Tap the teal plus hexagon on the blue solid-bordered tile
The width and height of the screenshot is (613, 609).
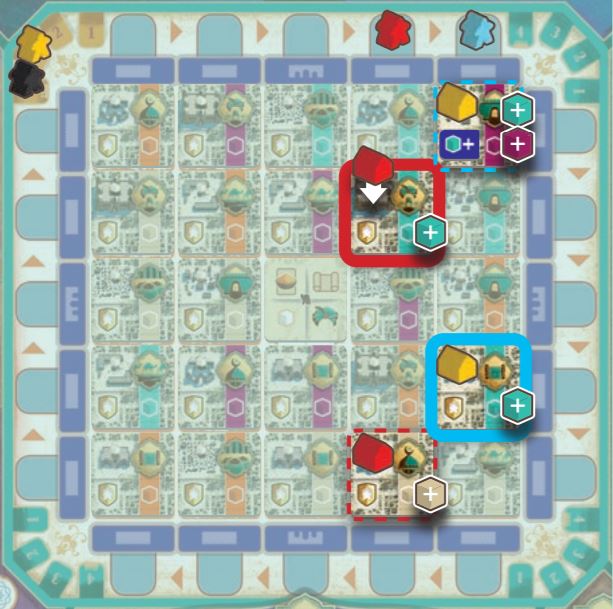pyautogui.click(x=517, y=405)
